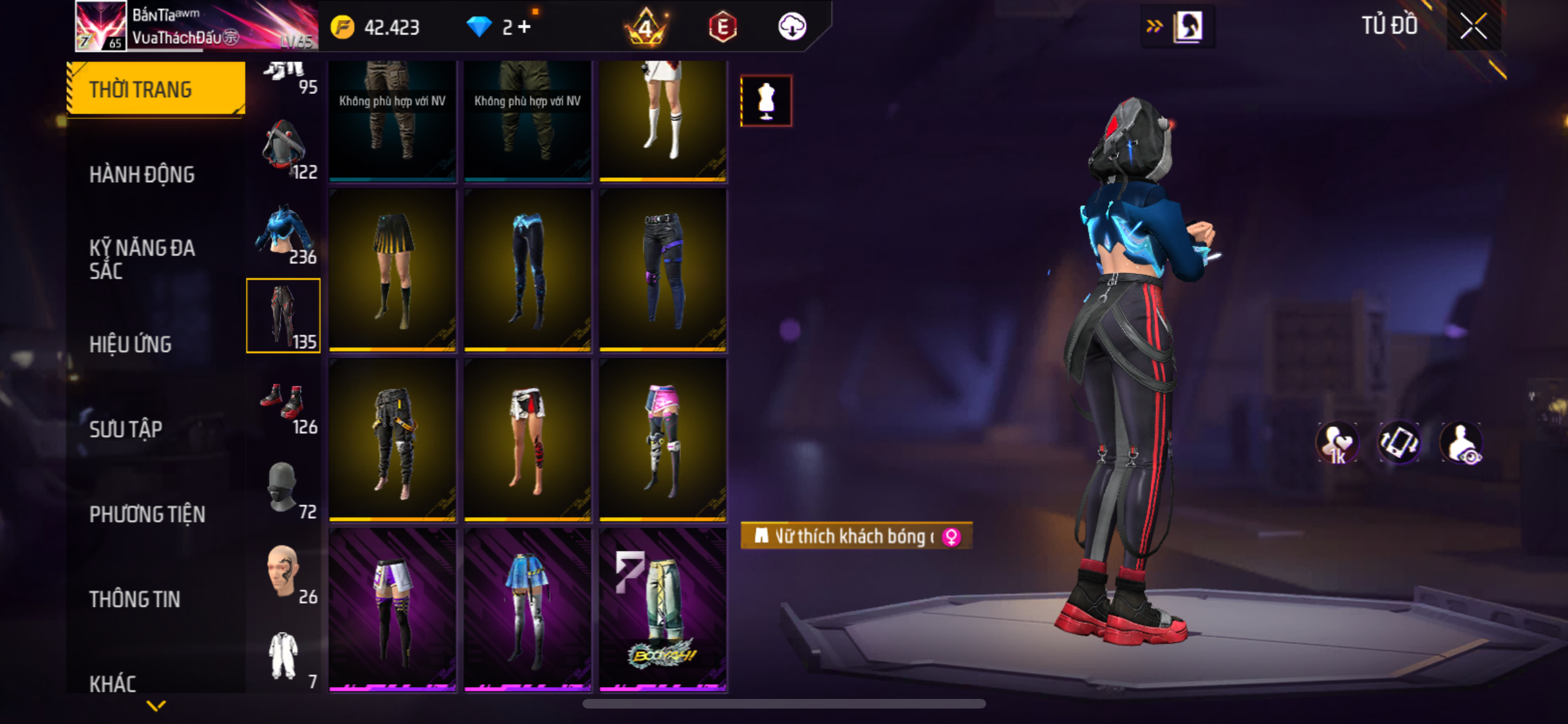
Task: Open the PHƯƠNG TIỆN tab
Action: click(147, 514)
